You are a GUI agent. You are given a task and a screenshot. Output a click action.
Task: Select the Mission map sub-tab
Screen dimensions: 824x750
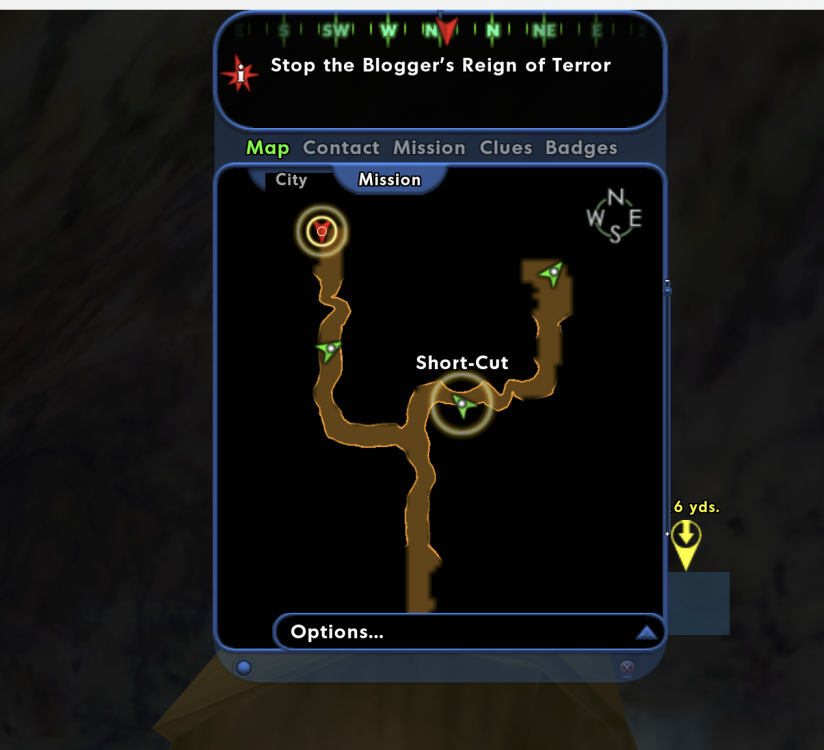pyautogui.click(x=389, y=180)
